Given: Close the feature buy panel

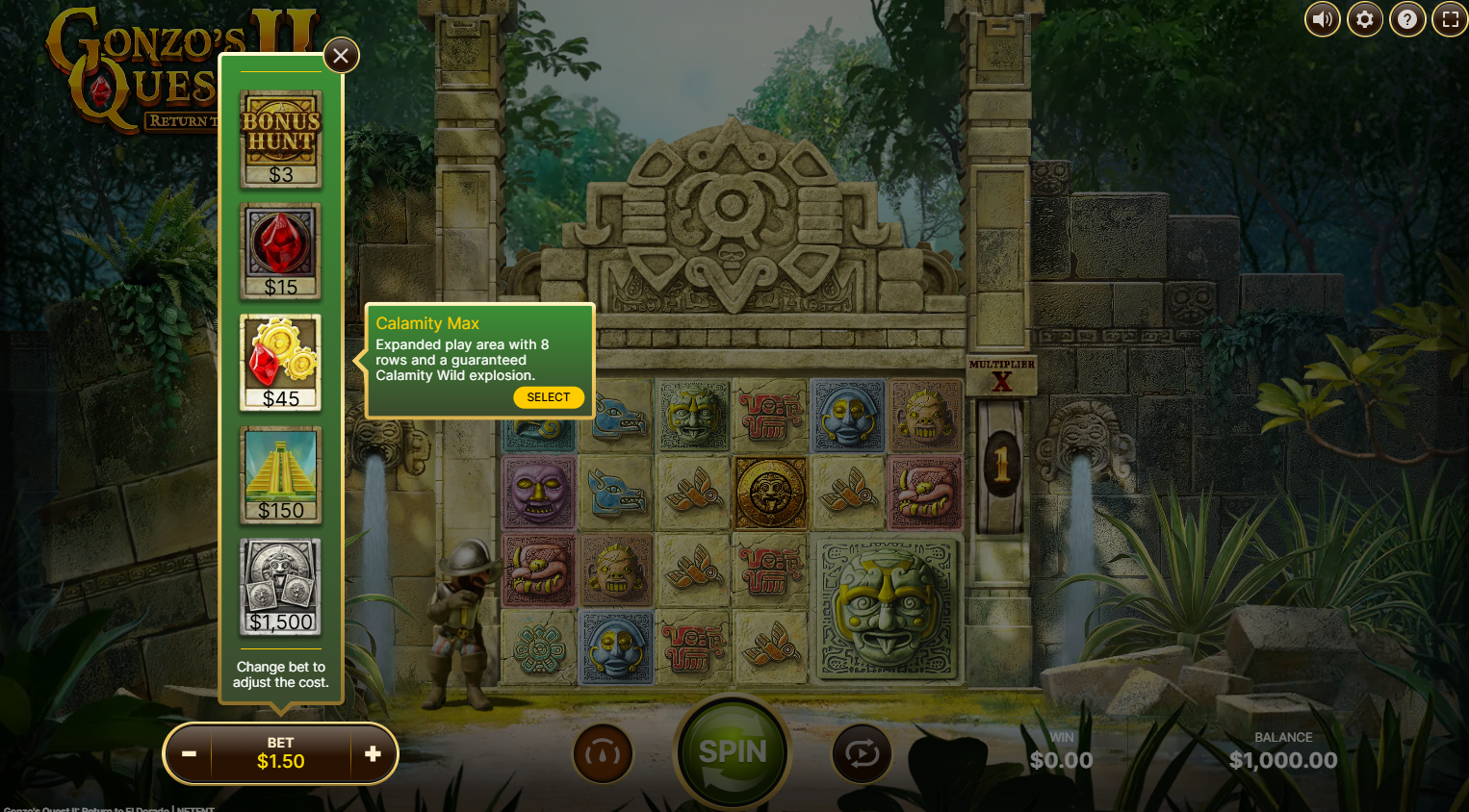Looking at the screenshot, I should (341, 56).
